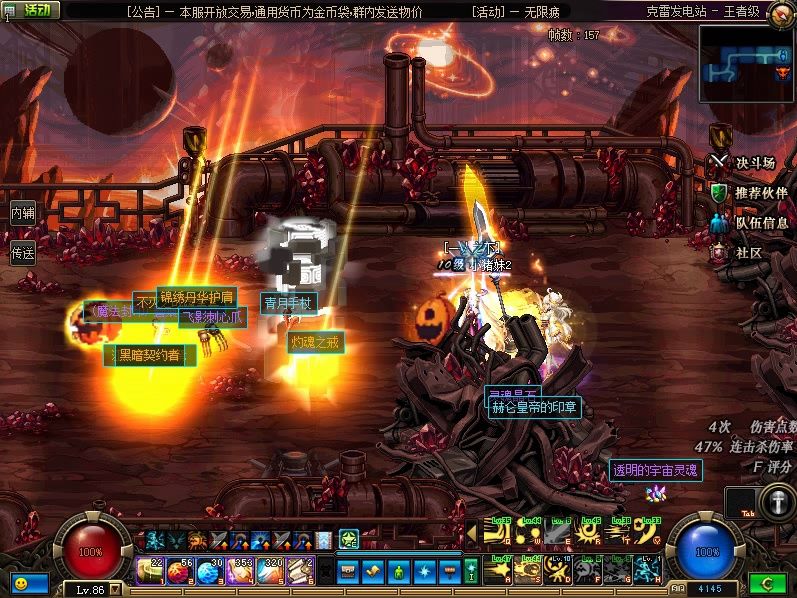797x598 pixels.
Task: Use the blue orb item in slot 3
Action: pos(211,570)
